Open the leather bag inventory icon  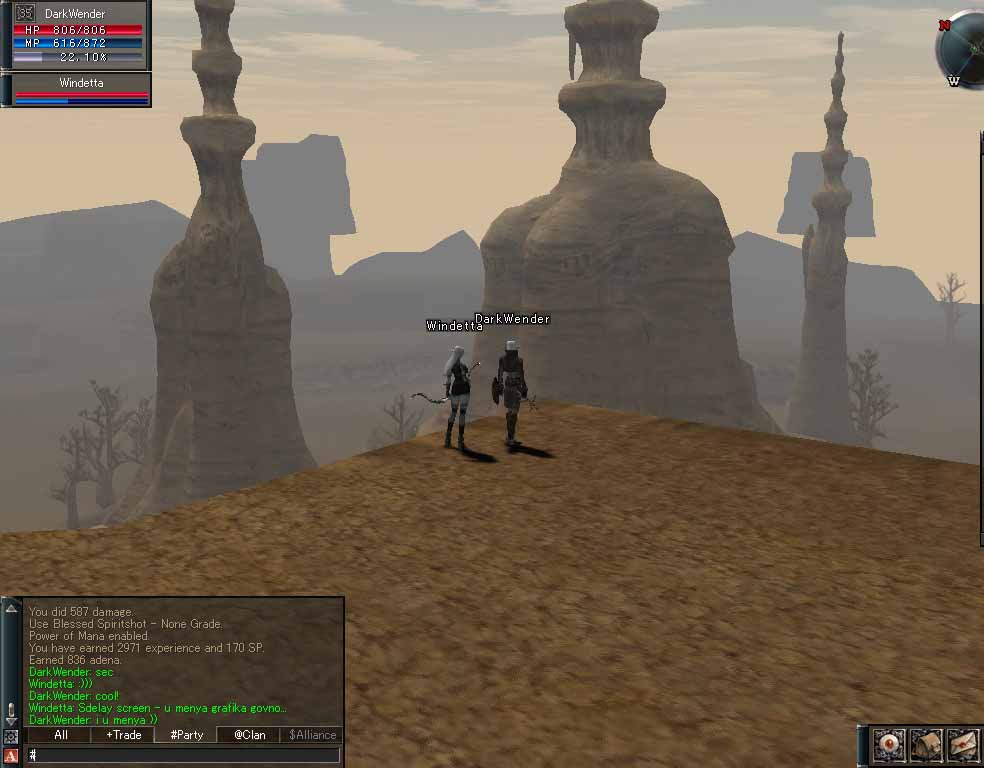pos(926,745)
